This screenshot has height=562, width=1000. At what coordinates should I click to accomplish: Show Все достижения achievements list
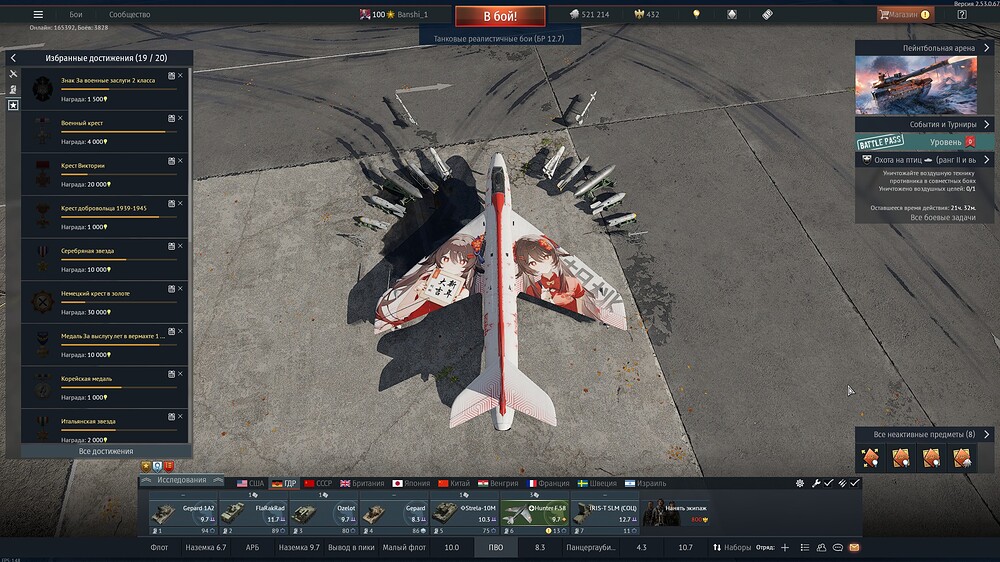tap(106, 452)
